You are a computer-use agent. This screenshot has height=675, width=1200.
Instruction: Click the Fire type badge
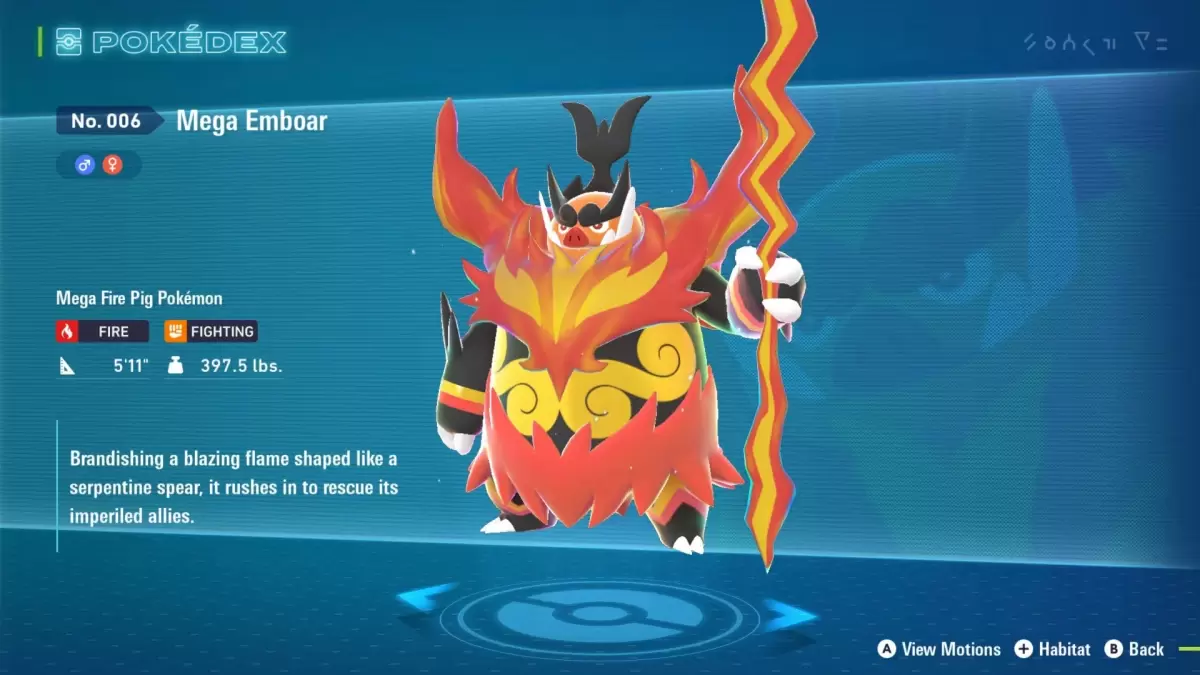pos(103,331)
